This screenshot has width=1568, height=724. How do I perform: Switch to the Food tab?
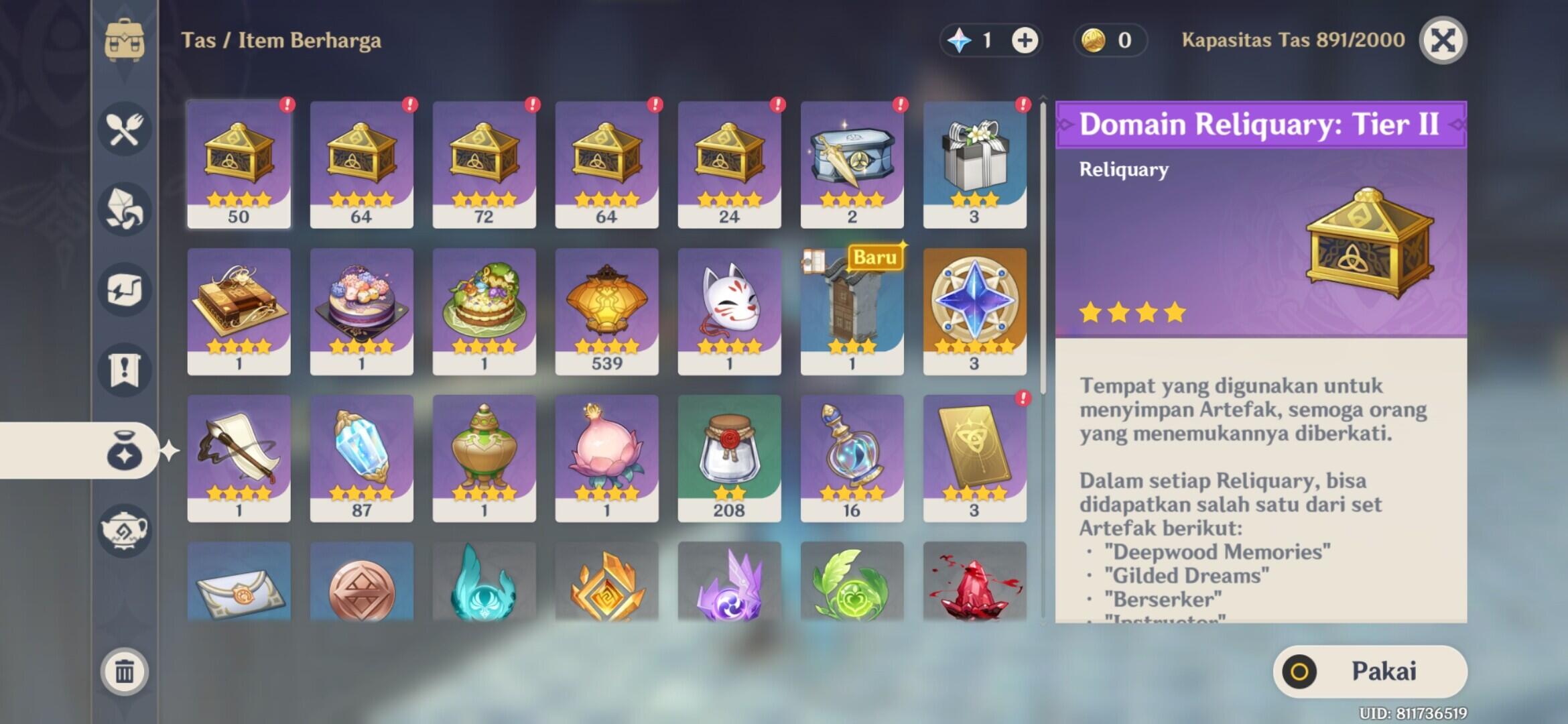point(125,129)
